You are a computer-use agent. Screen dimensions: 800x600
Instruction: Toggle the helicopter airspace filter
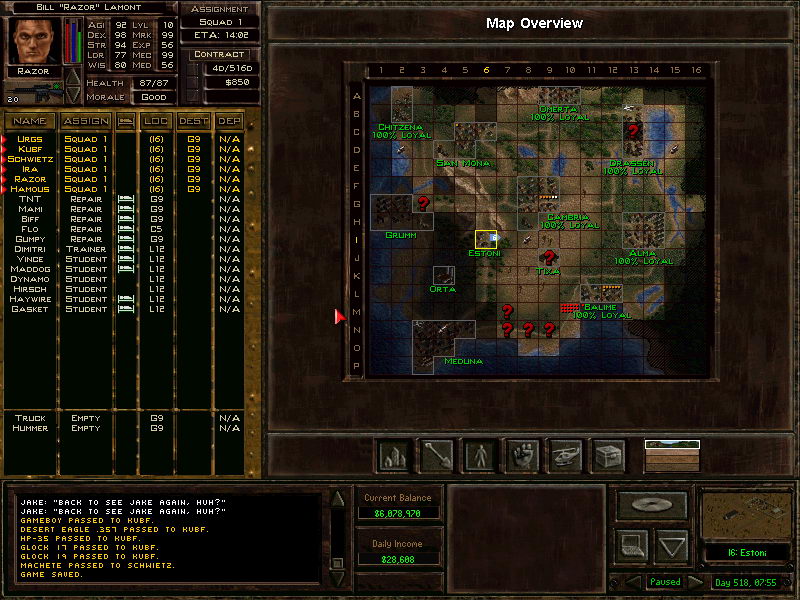tap(565, 456)
